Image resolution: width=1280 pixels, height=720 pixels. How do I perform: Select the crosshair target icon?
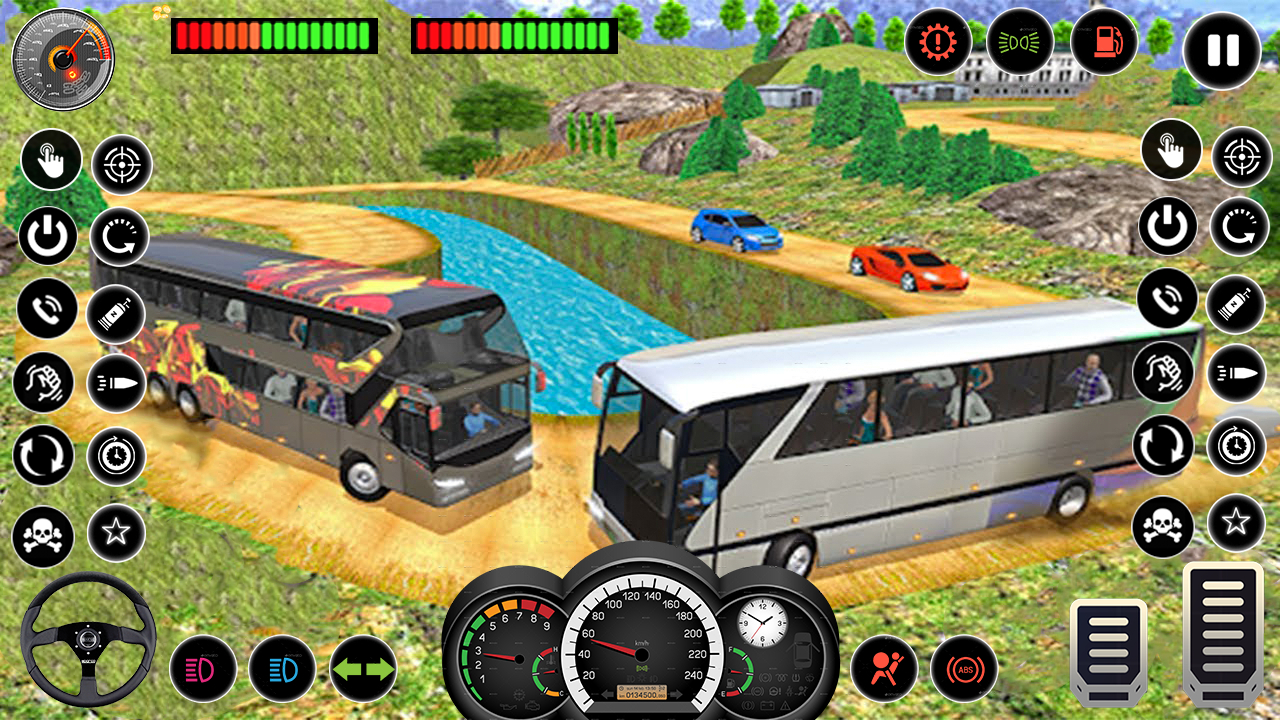coord(120,163)
